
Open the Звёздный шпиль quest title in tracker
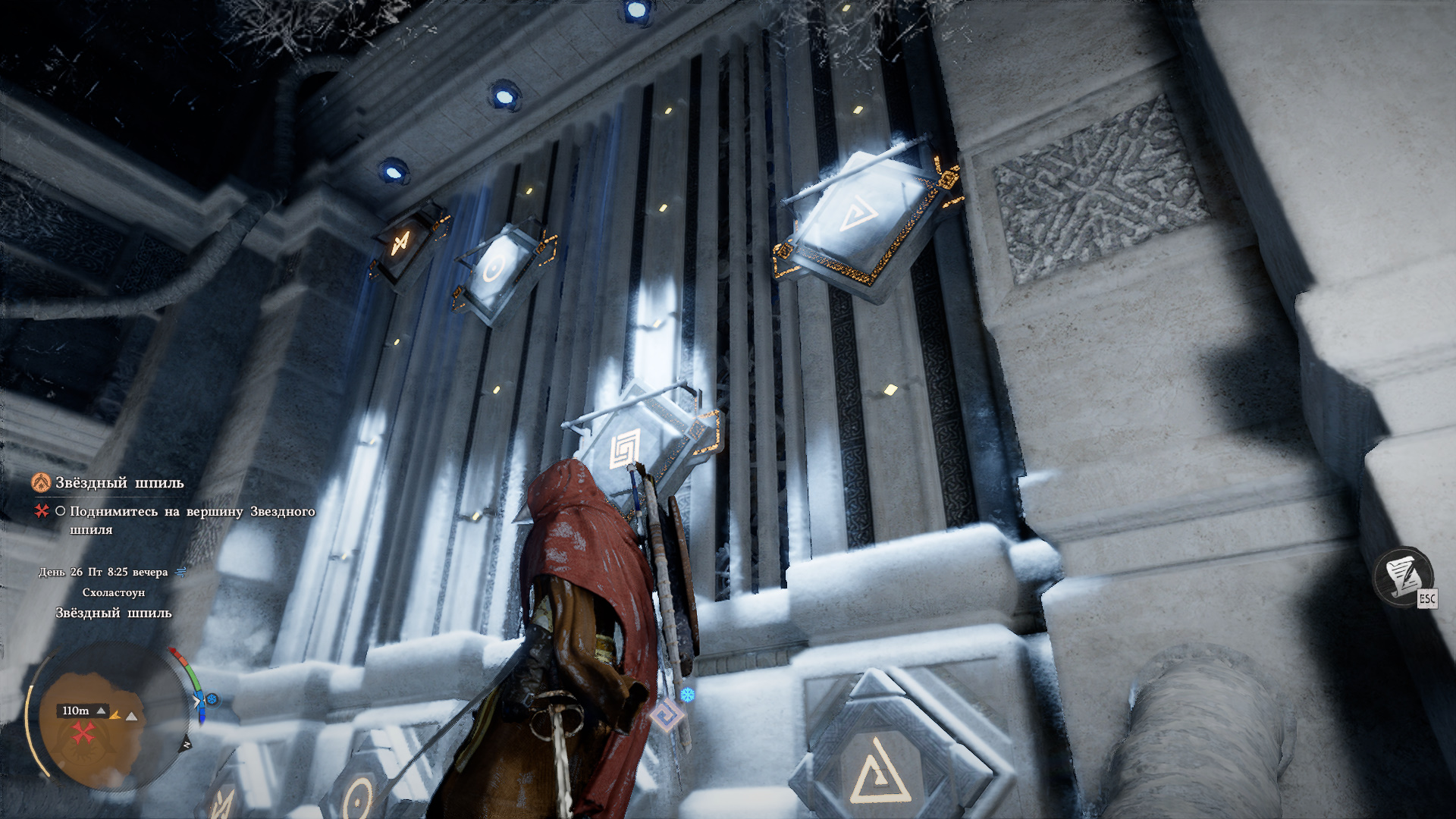coord(120,483)
